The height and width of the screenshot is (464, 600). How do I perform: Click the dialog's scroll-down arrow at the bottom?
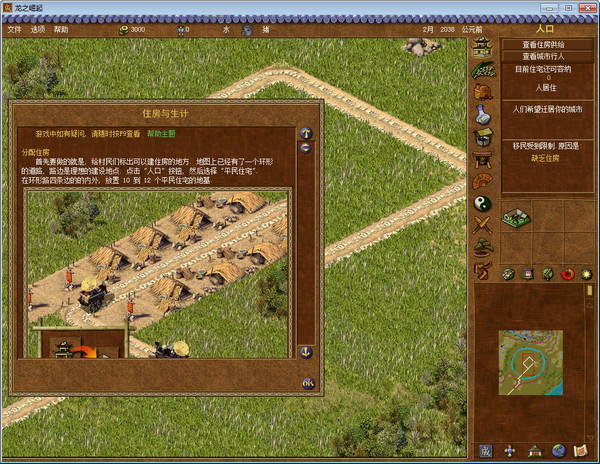[x=306, y=352]
